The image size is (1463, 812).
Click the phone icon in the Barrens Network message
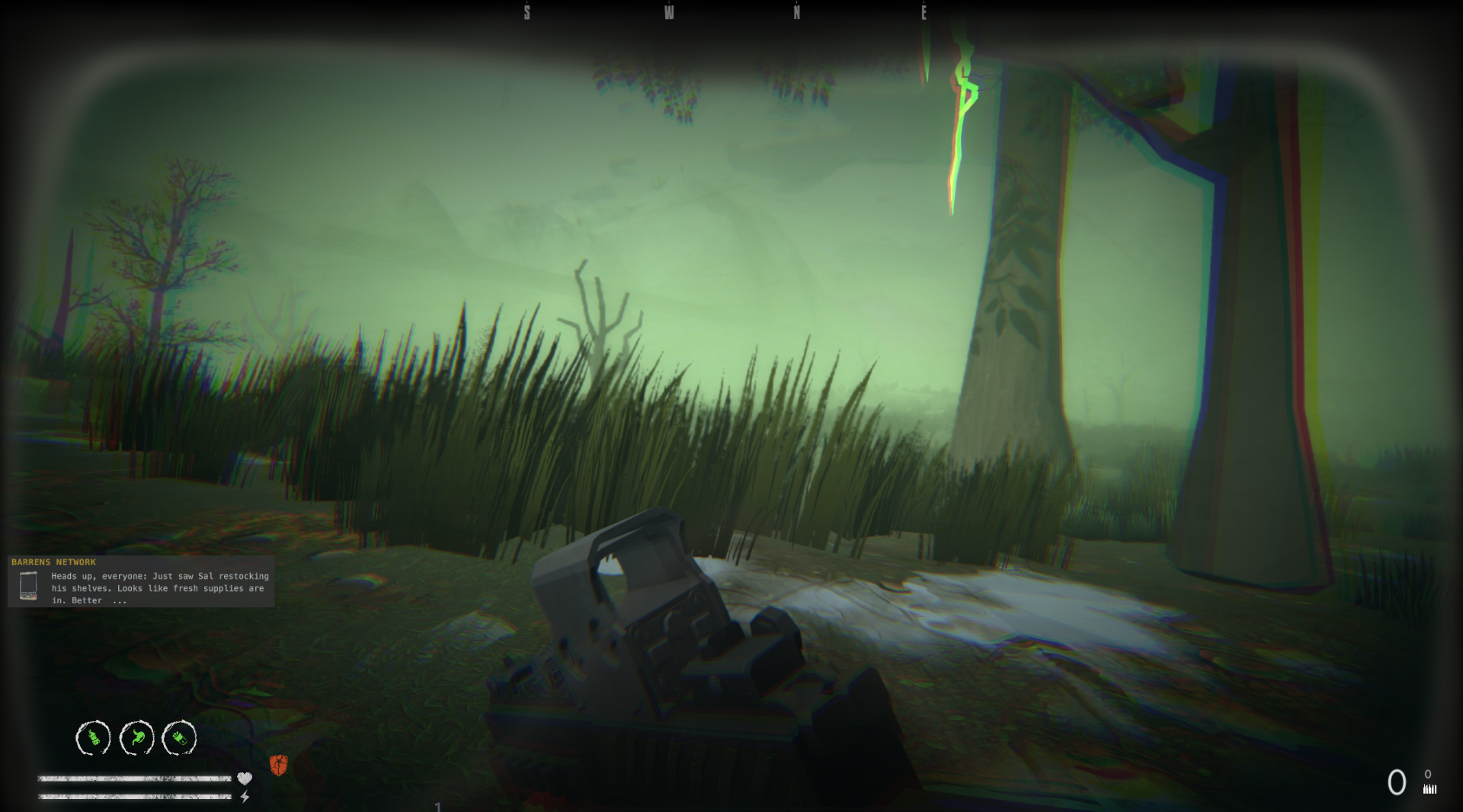click(29, 587)
